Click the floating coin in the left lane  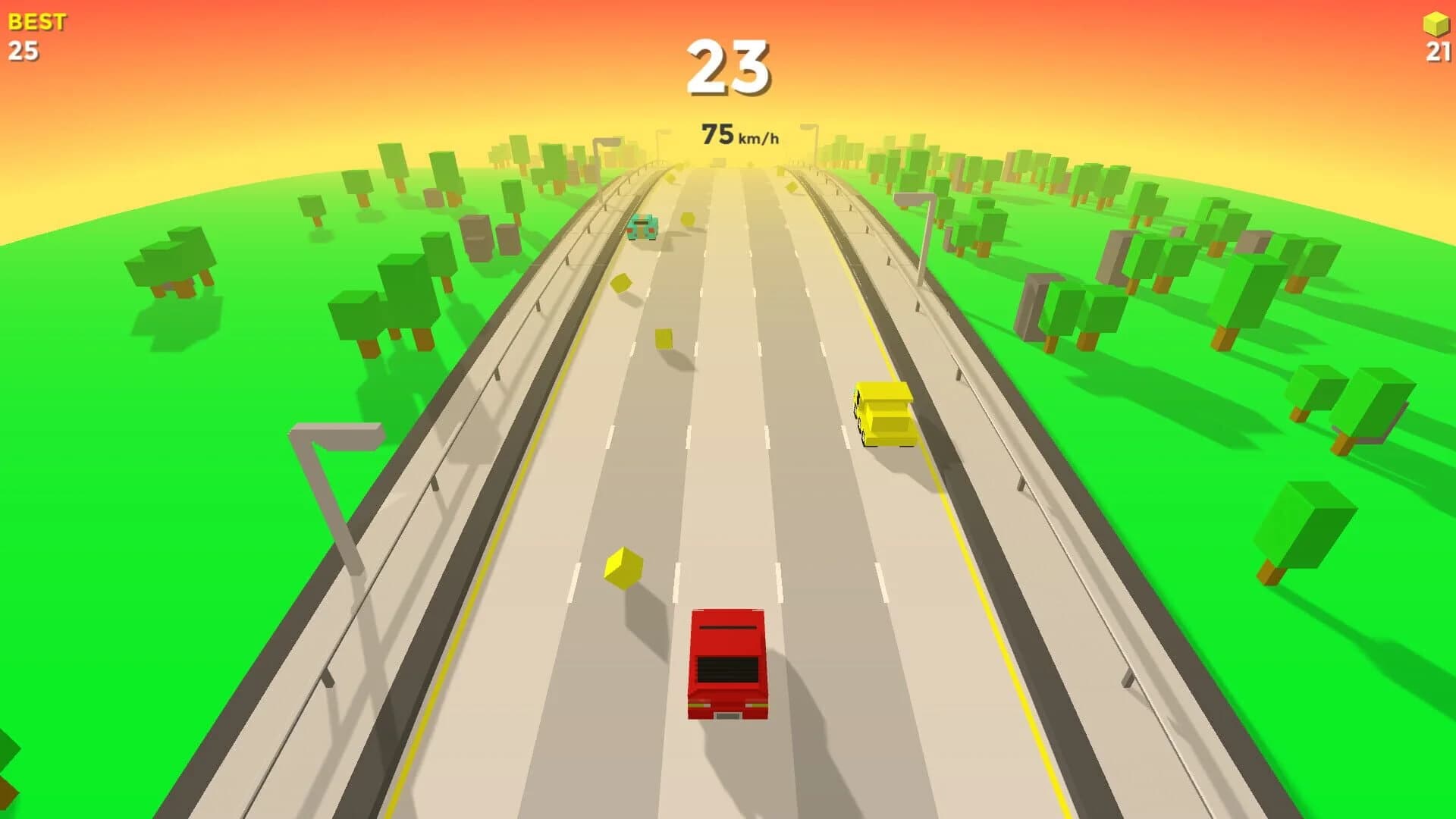(x=623, y=282)
